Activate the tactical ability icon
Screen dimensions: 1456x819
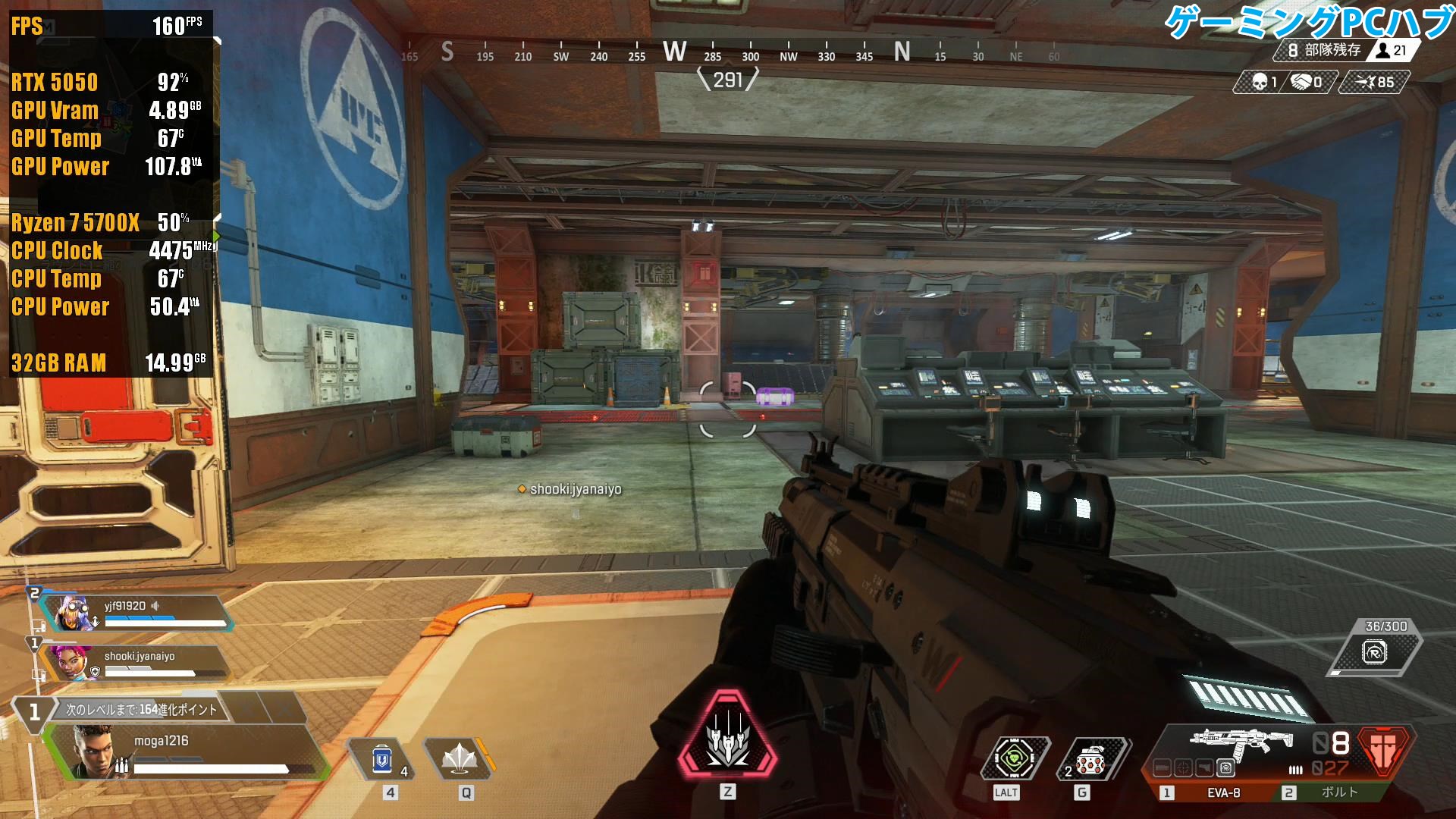pos(459,758)
